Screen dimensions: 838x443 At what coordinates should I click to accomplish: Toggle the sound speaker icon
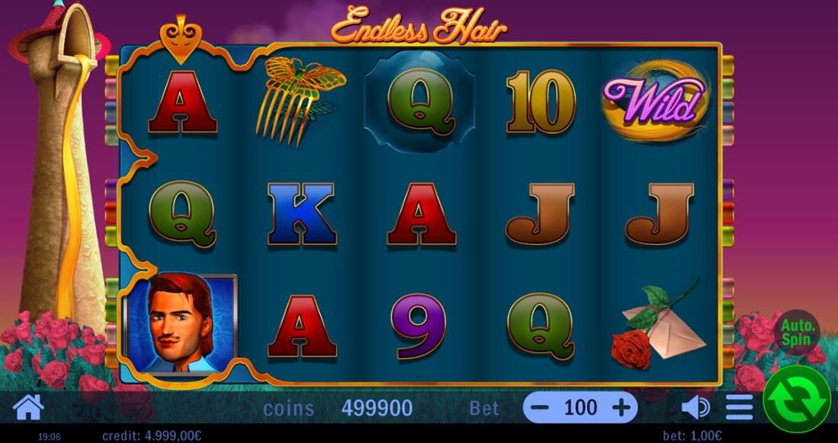click(694, 407)
